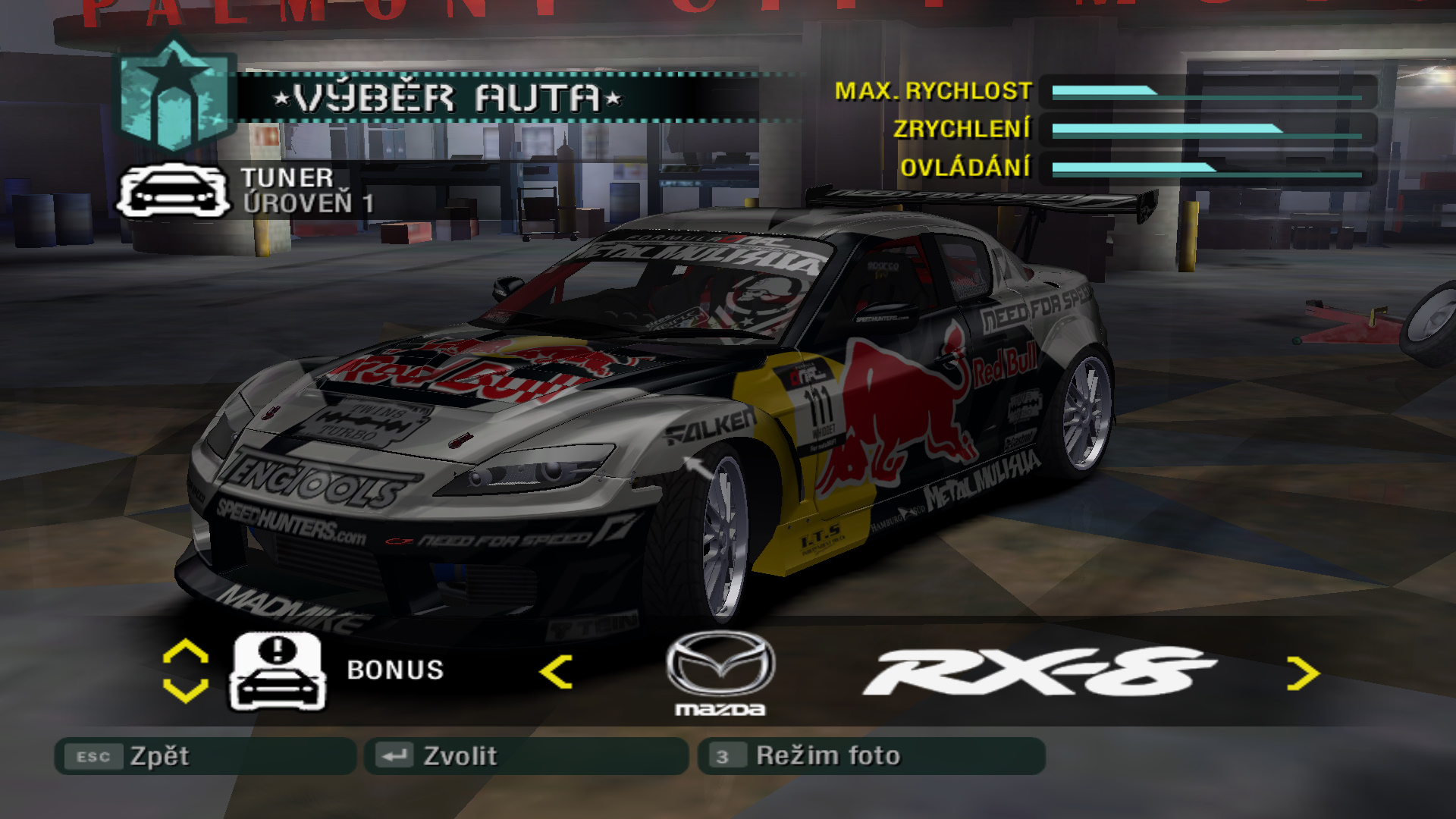Viewport: 1456px width, 819px height.
Task: Show next car with right yellow arrow
Action: [x=1303, y=673]
